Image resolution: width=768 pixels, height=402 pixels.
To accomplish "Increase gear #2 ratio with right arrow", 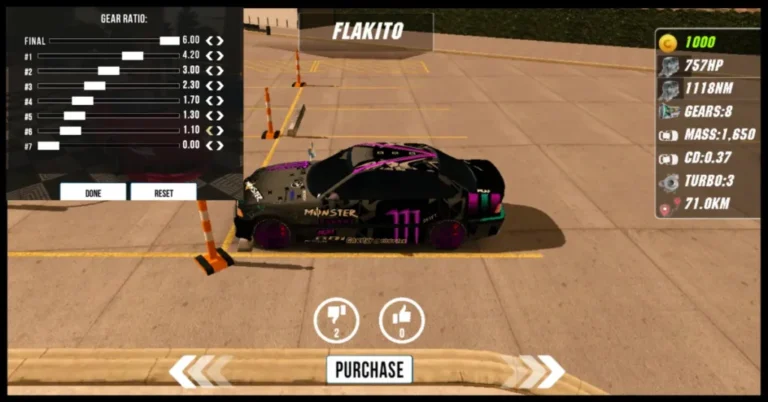I will coord(220,71).
